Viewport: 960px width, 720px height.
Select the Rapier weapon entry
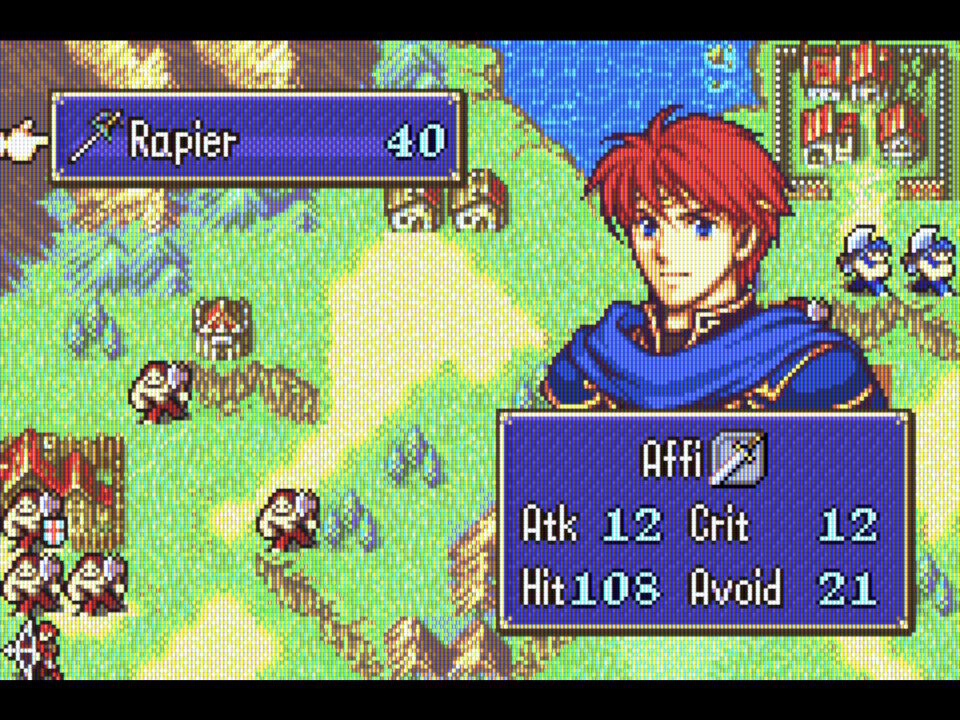pyautogui.click(x=256, y=139)
